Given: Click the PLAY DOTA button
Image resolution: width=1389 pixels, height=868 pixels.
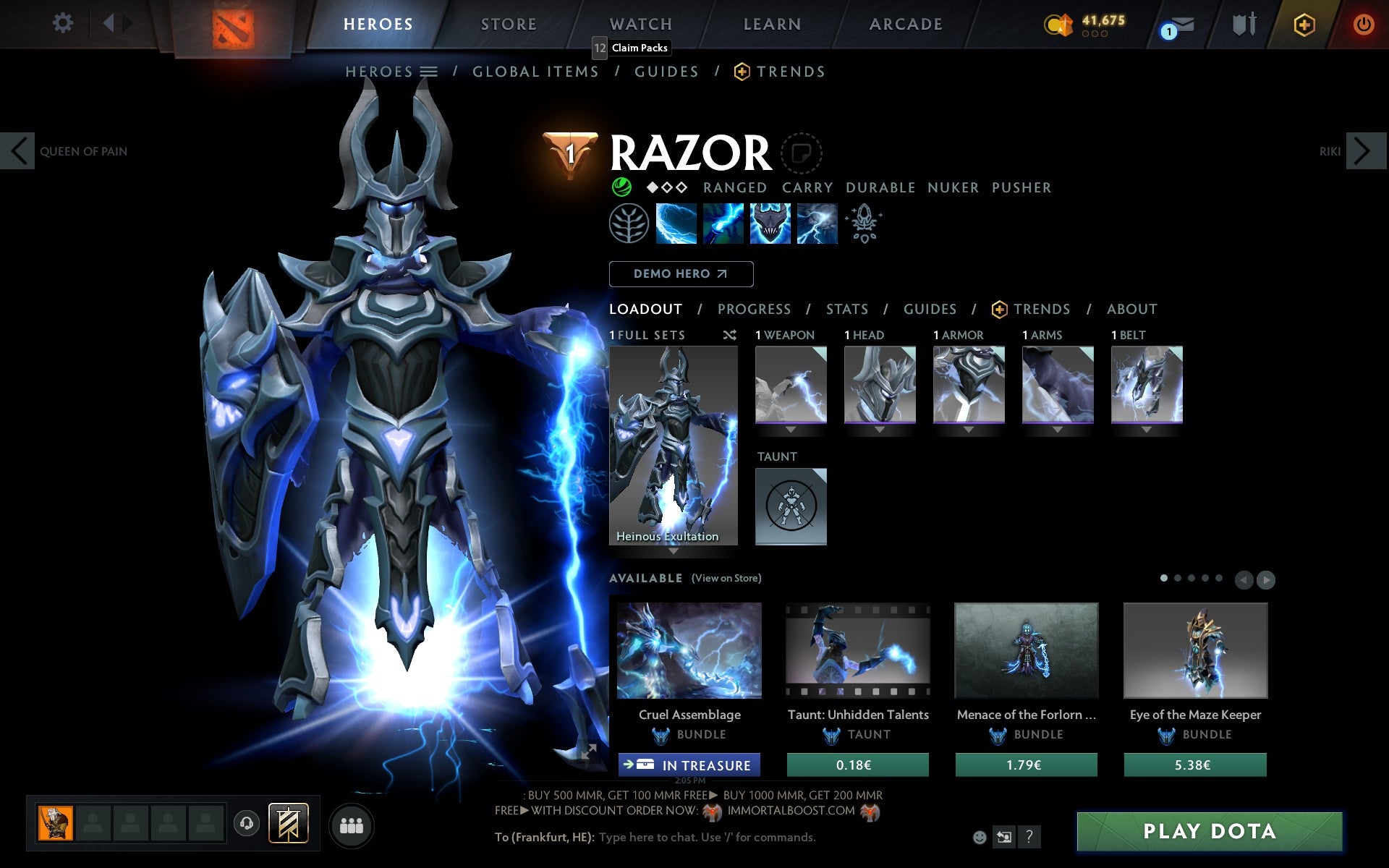Looking at the screenshot, I should click(x=1211, y=830).
